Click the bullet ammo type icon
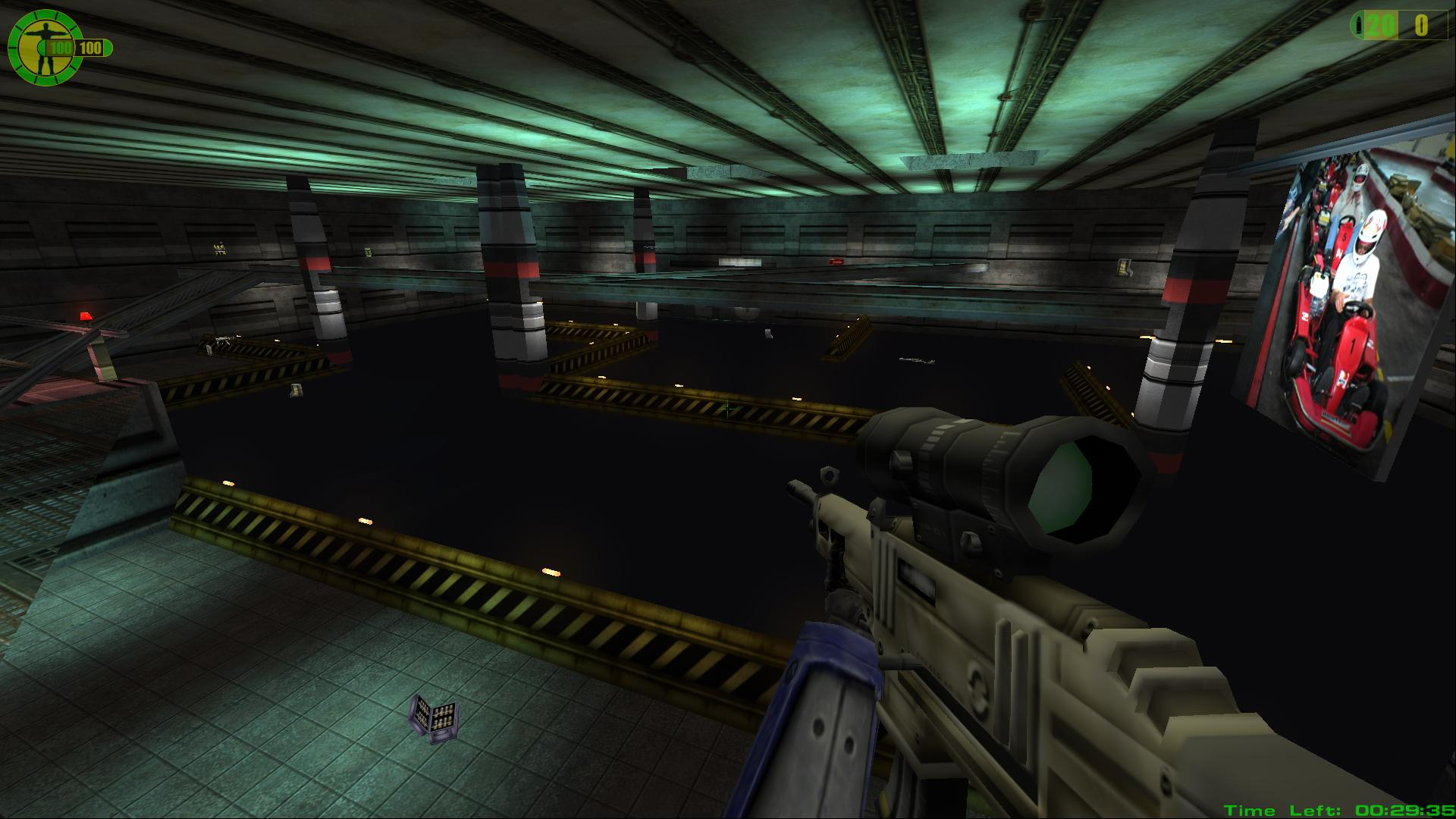 pyautogui.click(x=1359, y=27)
